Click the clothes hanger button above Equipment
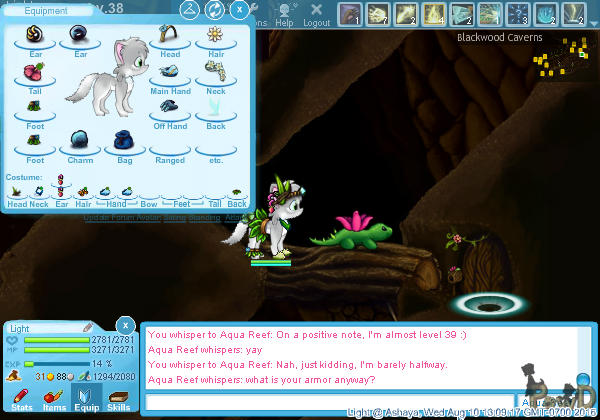Viewport: 600px width, 420px height. tap(189, 10)
